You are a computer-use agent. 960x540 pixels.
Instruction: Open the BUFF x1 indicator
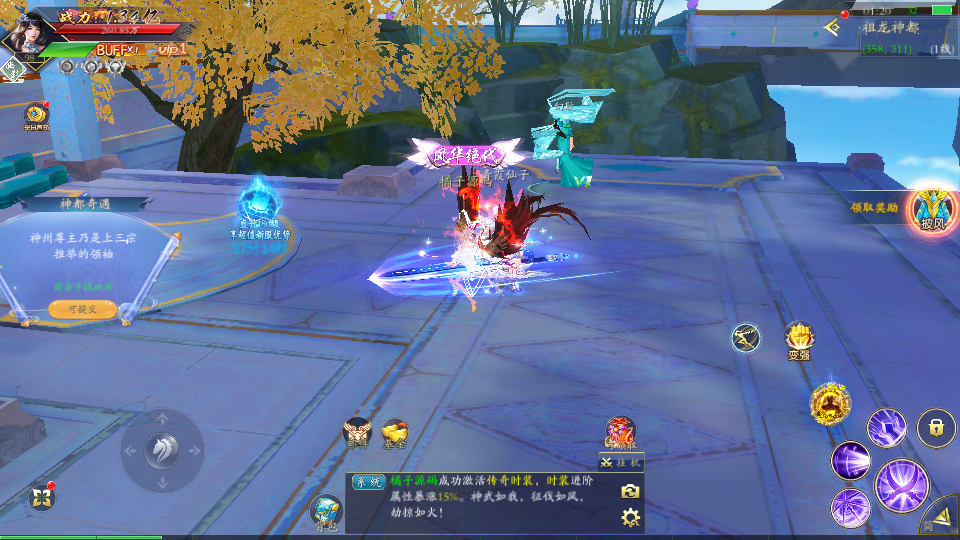pos(118,49)
